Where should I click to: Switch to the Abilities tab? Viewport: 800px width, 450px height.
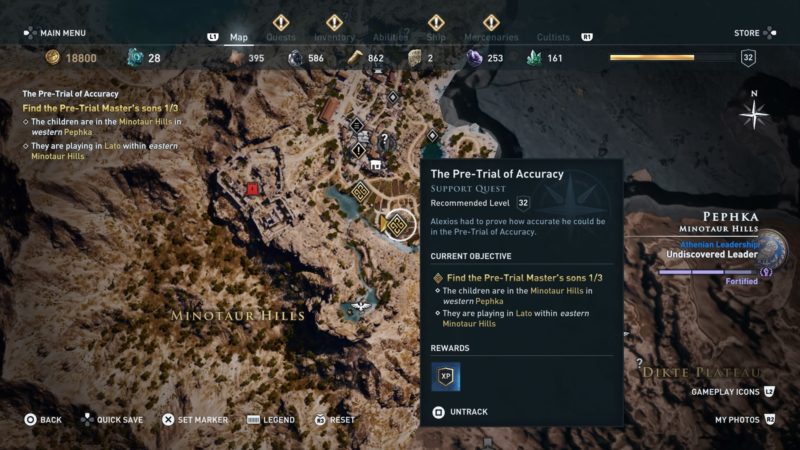(390, 38)
